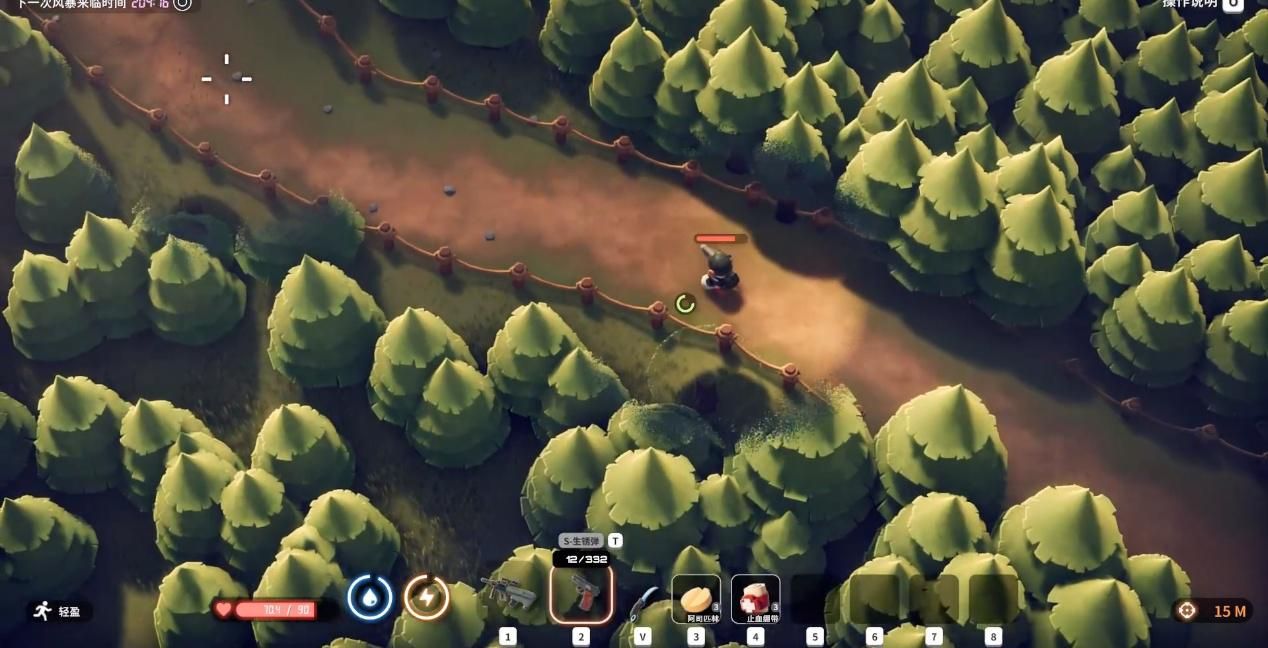Select the hemostatic bandage item slot
The image size is (1268, 648).
pos(755,598)
